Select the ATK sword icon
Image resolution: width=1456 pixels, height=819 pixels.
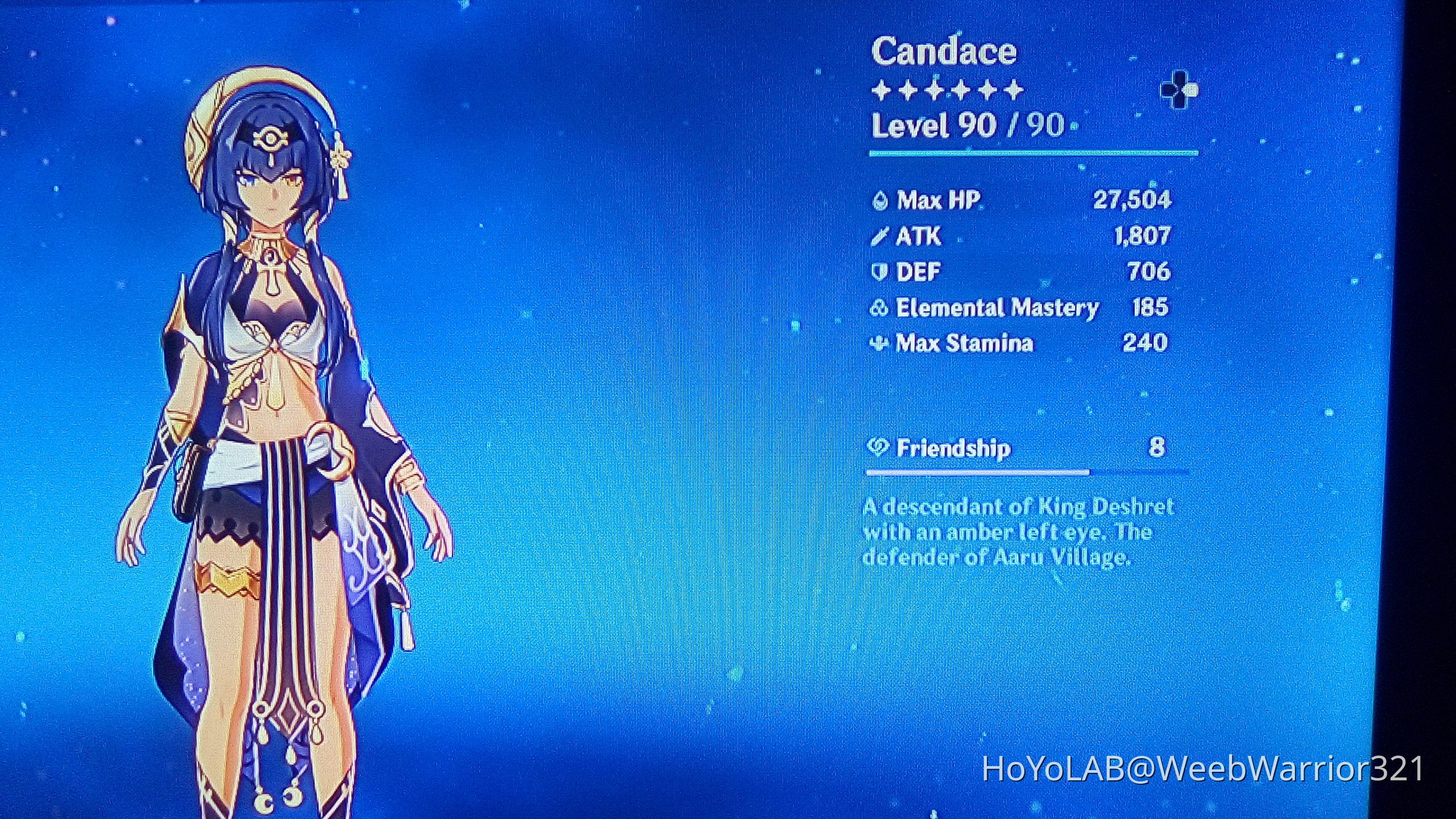879,237
